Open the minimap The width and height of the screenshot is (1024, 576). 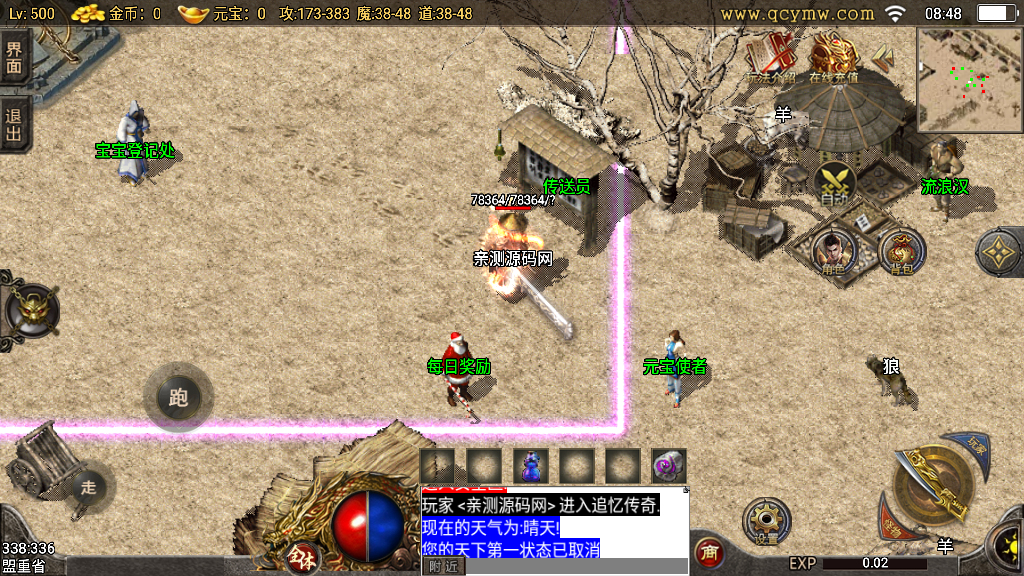click(x=969, y=80)
